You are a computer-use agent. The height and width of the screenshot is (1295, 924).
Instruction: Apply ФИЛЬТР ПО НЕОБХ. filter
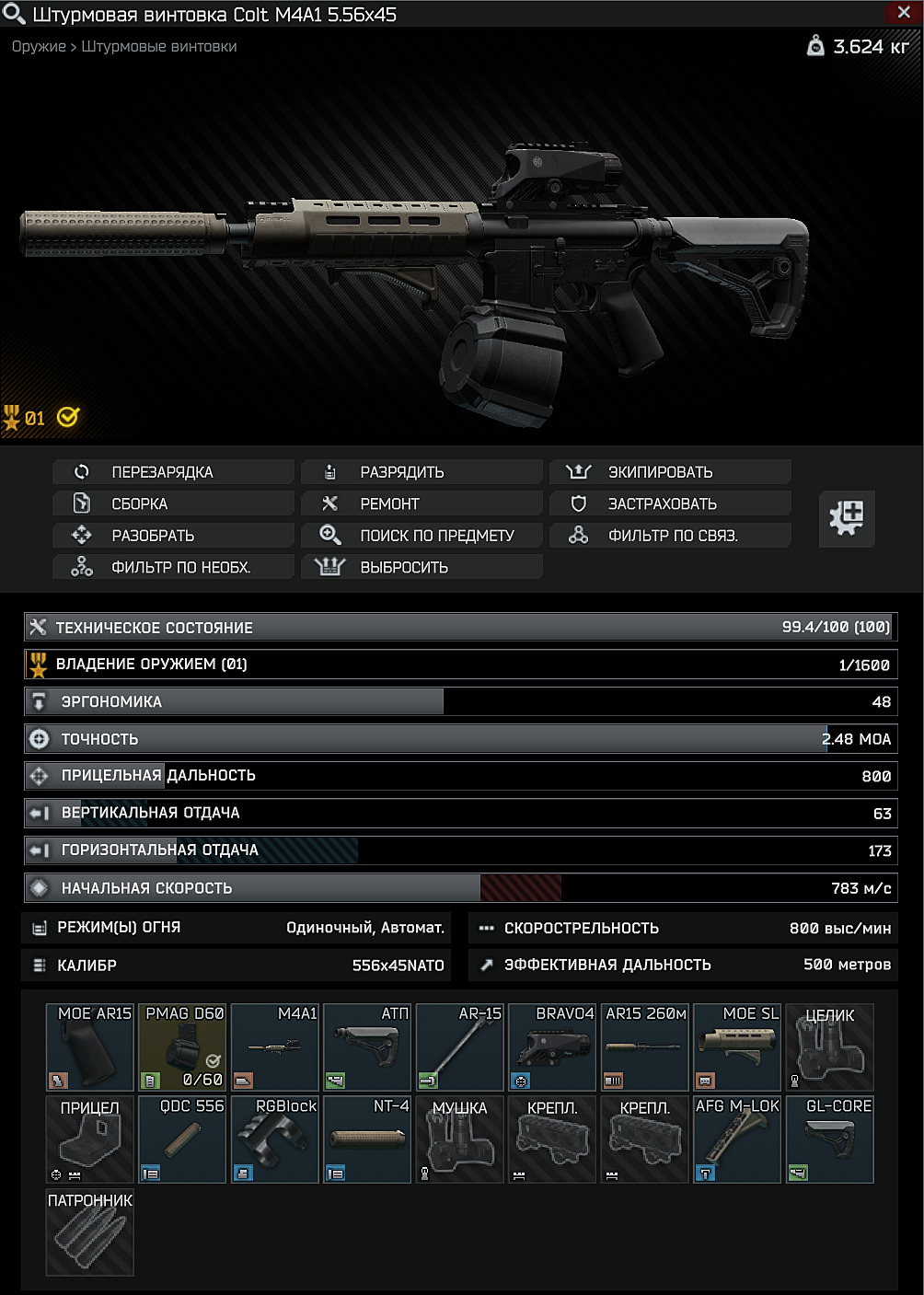click(173, 567)
